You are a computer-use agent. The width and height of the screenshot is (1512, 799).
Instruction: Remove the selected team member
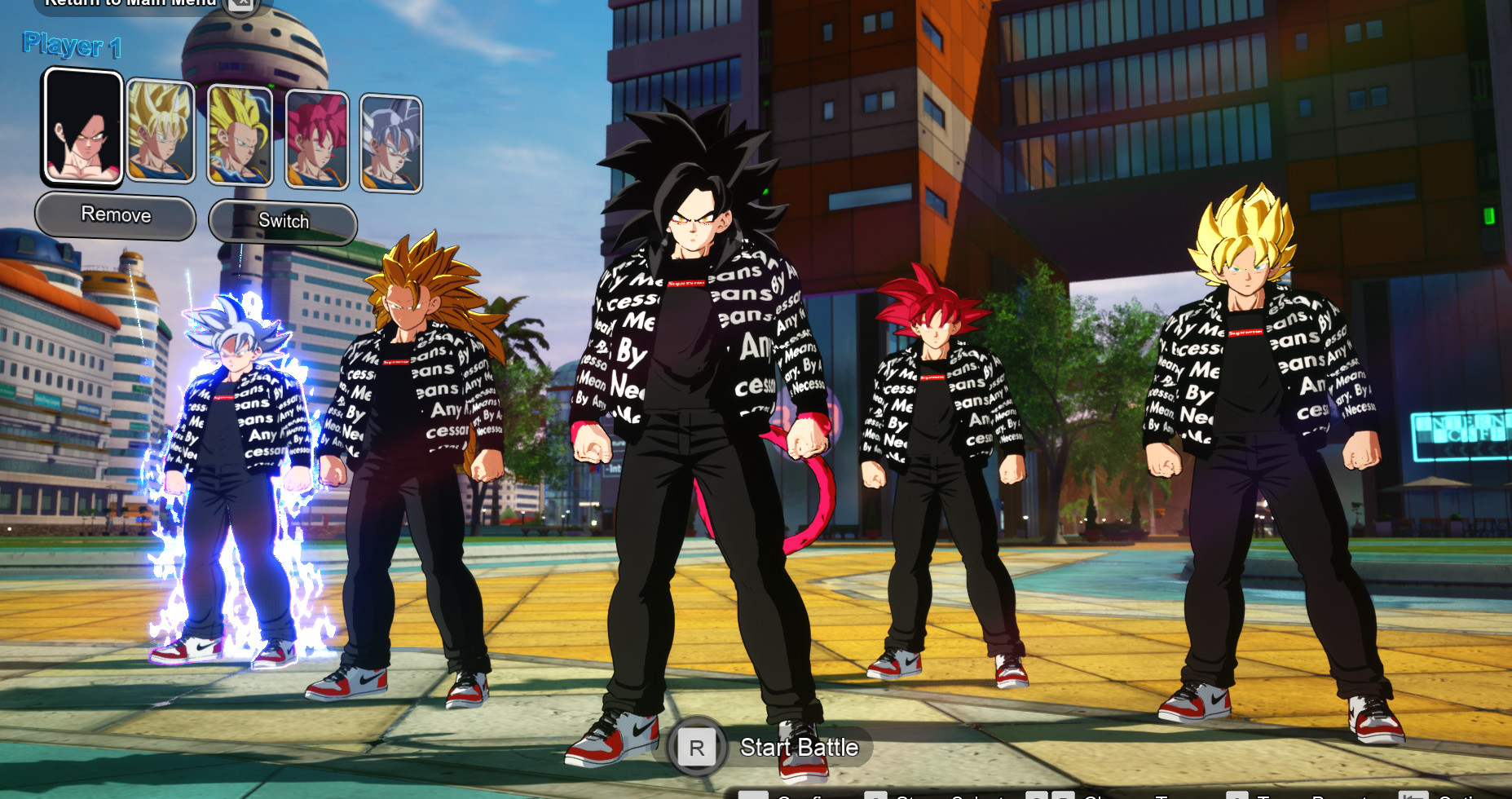pyautogui.click(x=115, y=215)
